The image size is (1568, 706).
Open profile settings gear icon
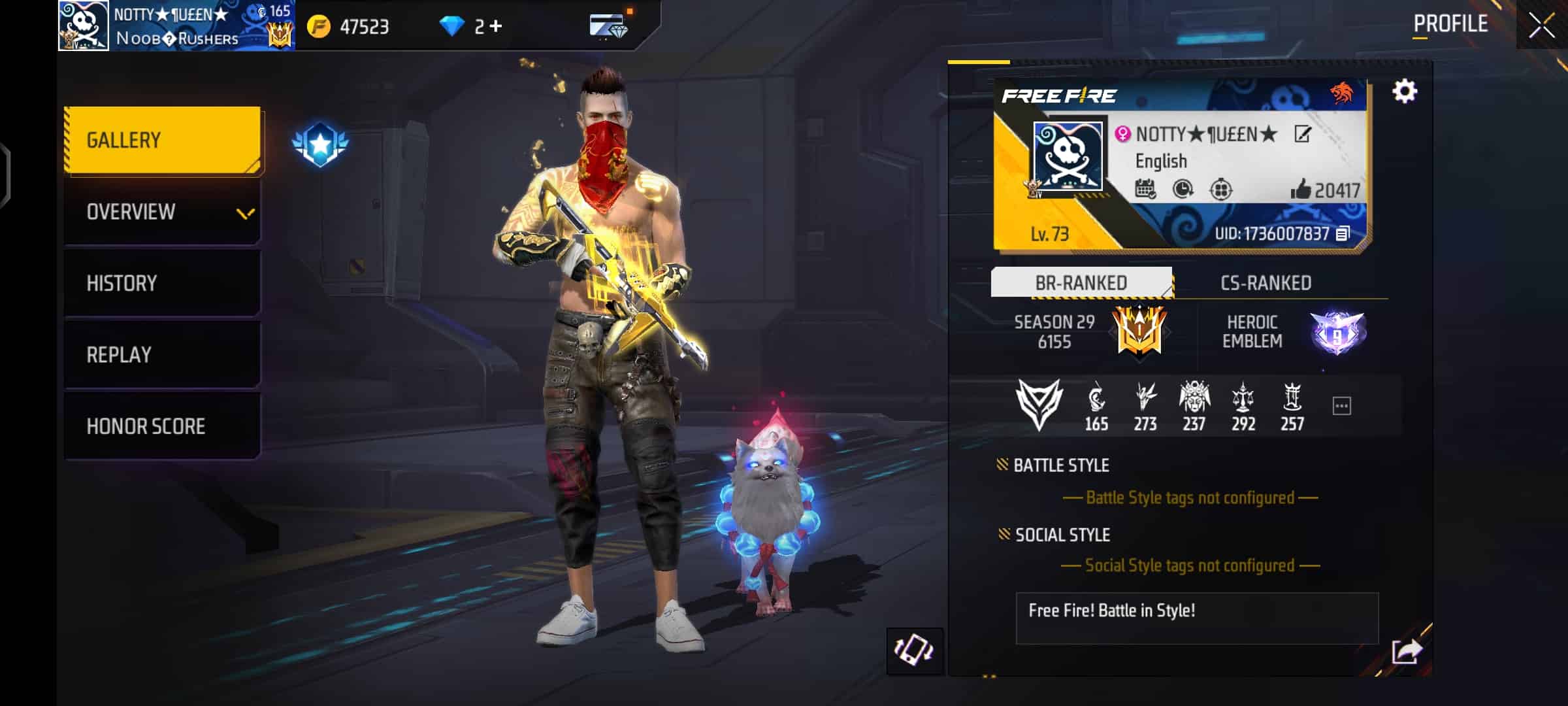pos(1405,91)
